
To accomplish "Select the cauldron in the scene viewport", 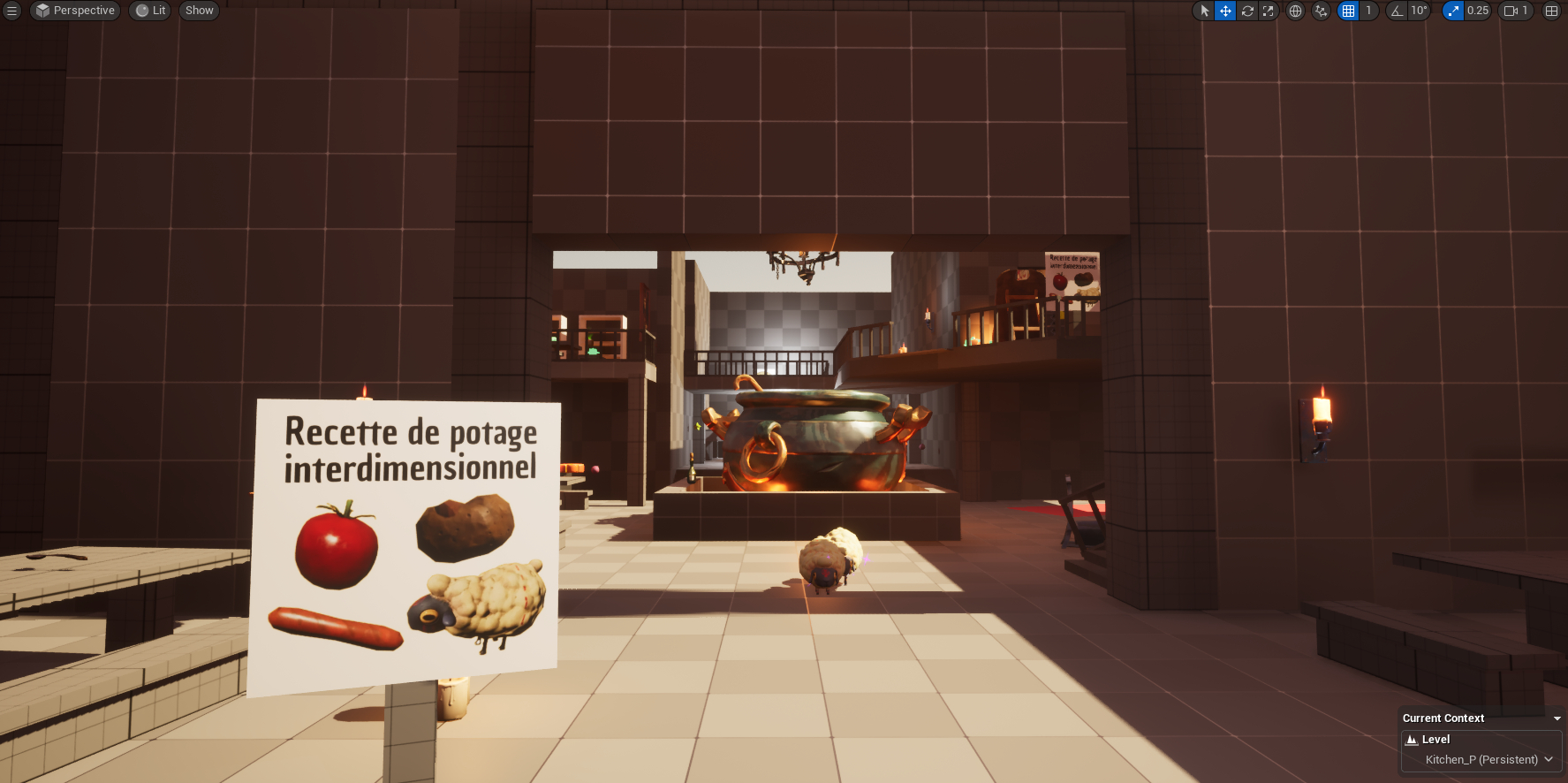I will click(x=813, y=442).
